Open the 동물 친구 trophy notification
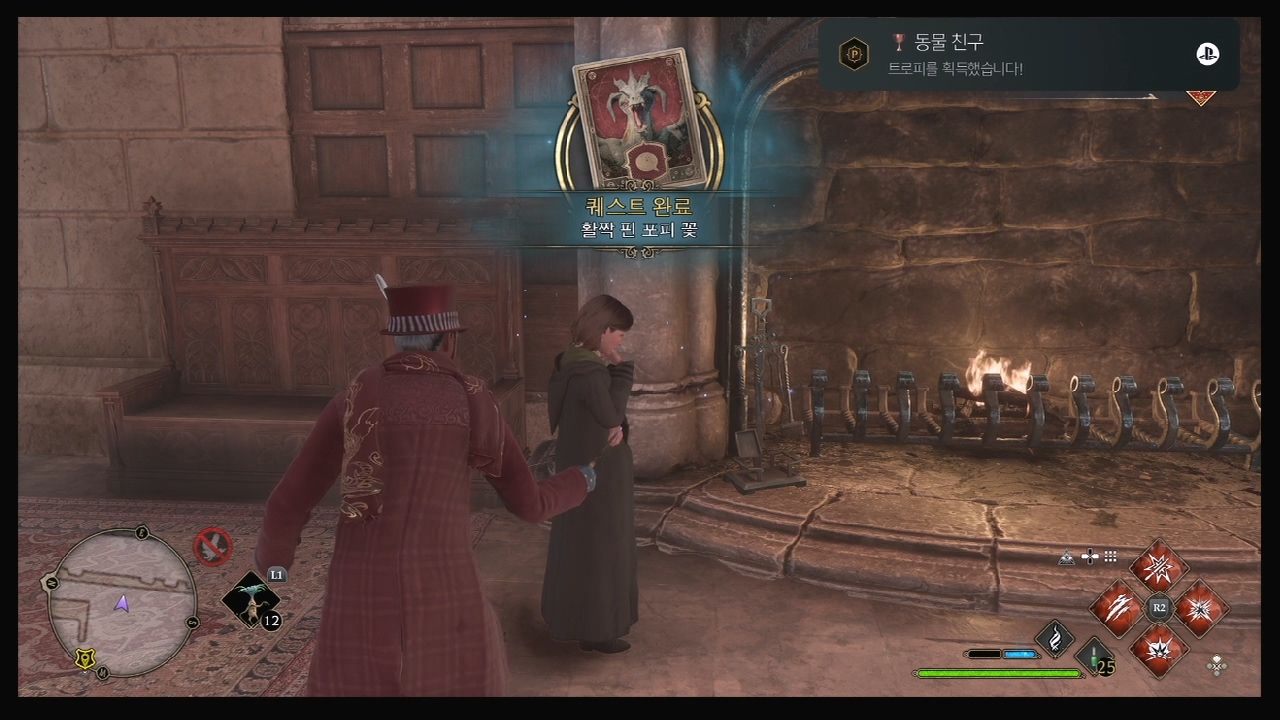This screenshot has width=1280, height=720. (1028, 54)
